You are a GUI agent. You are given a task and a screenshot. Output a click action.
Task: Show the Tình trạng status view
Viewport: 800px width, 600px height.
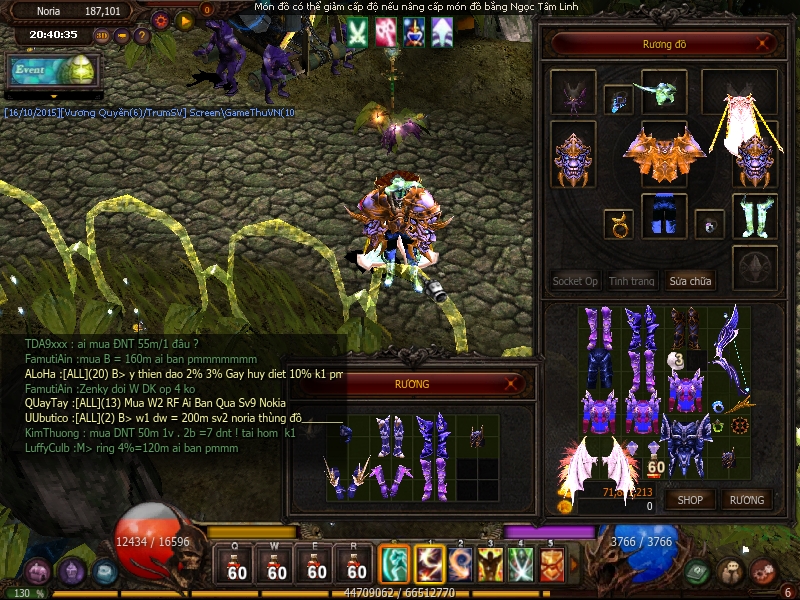tap(632, 281)
